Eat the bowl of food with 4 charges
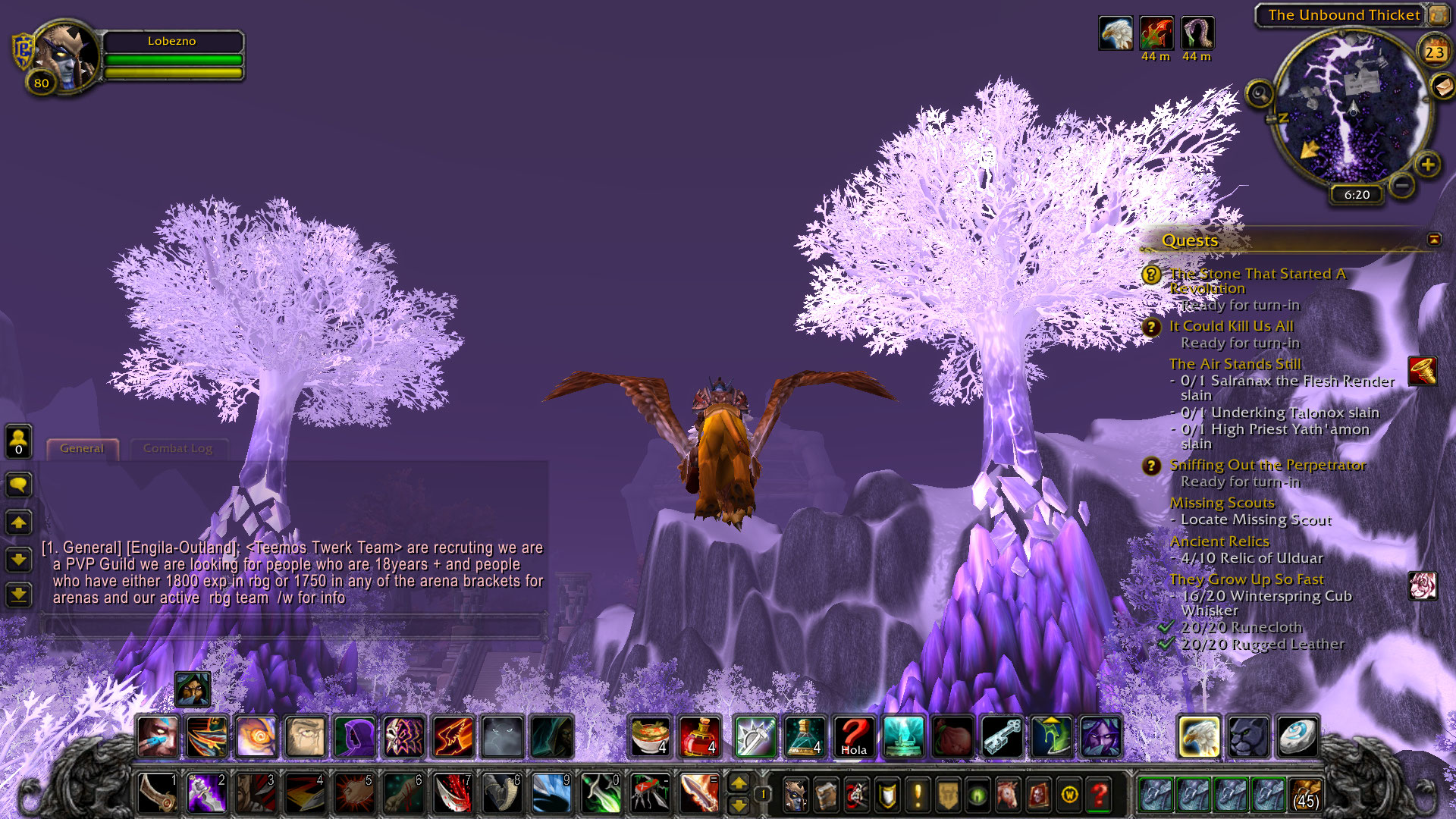This screenshot has height=819, width=1456. point(651,737)
